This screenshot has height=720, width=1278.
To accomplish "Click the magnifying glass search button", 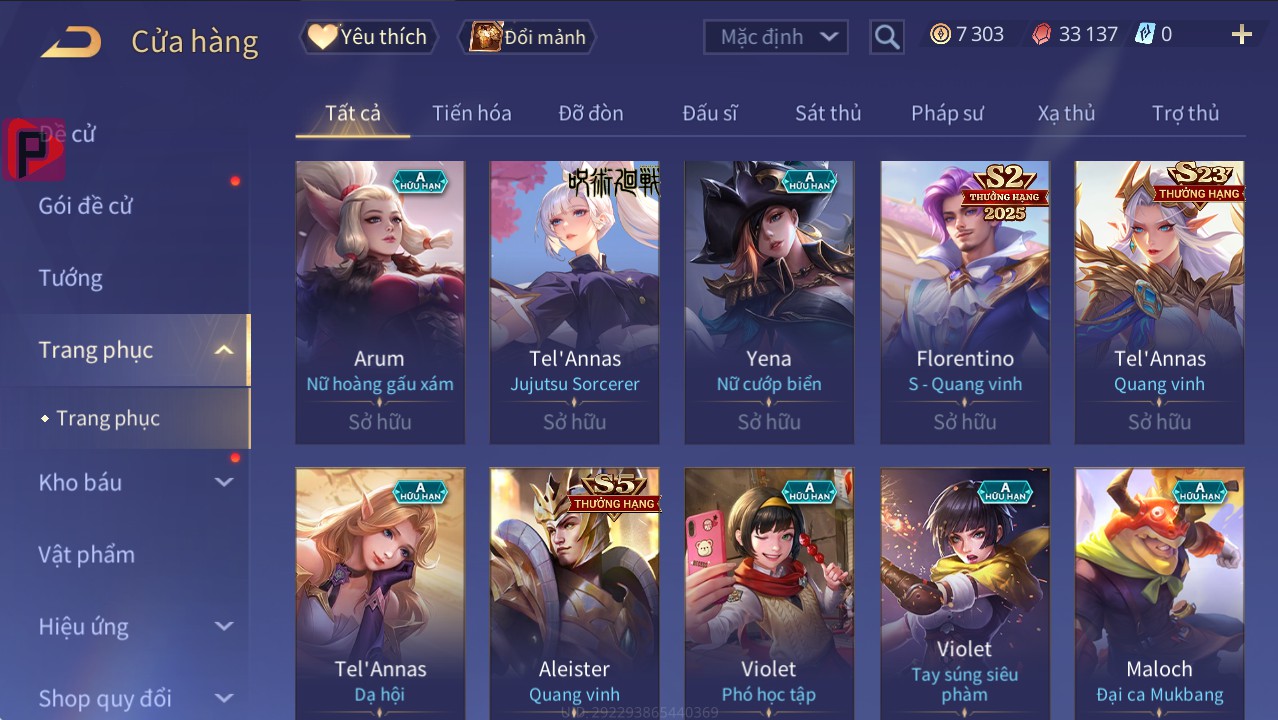I will pos(886,37).
